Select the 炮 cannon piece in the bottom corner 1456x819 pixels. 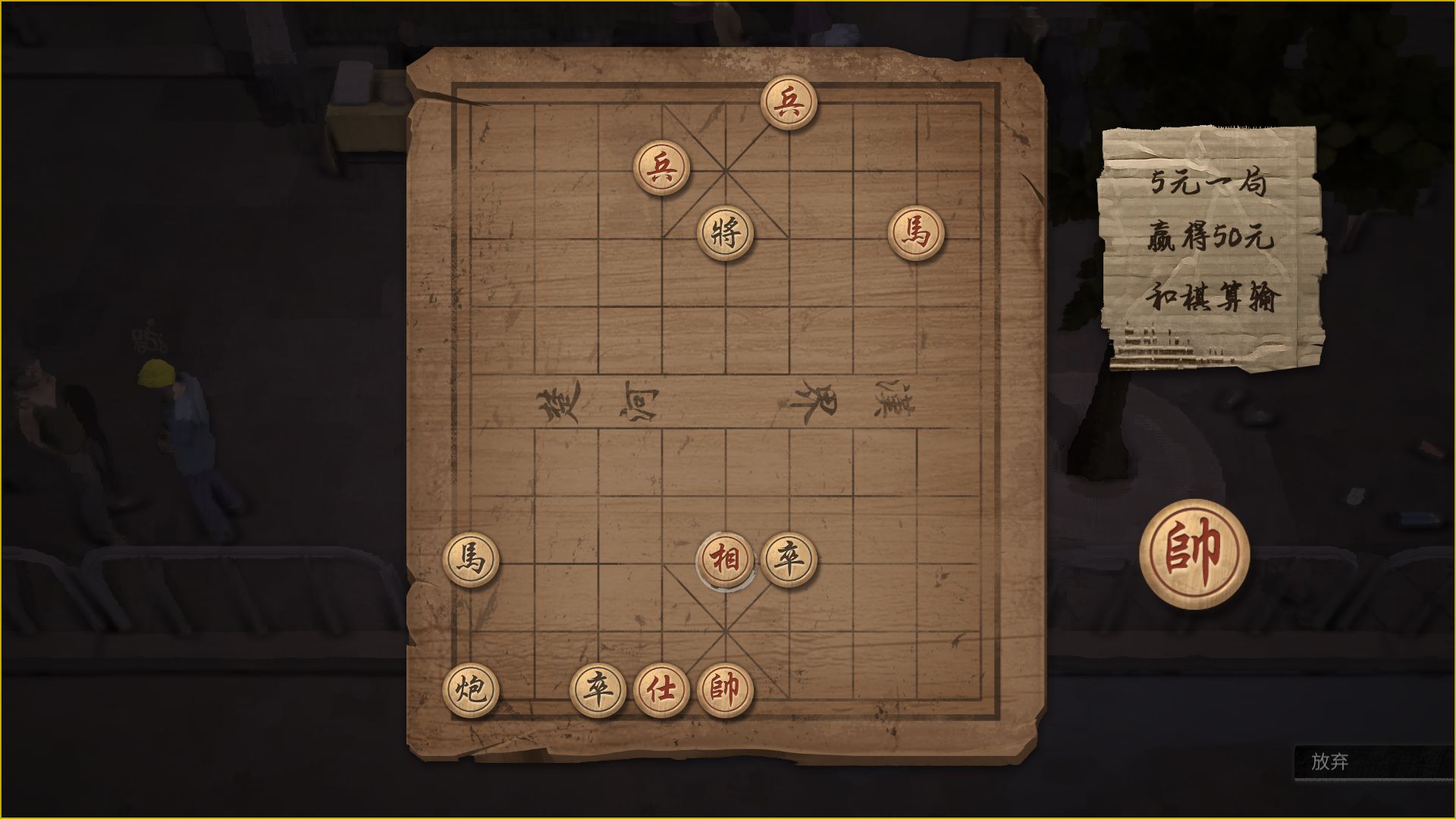470,689
